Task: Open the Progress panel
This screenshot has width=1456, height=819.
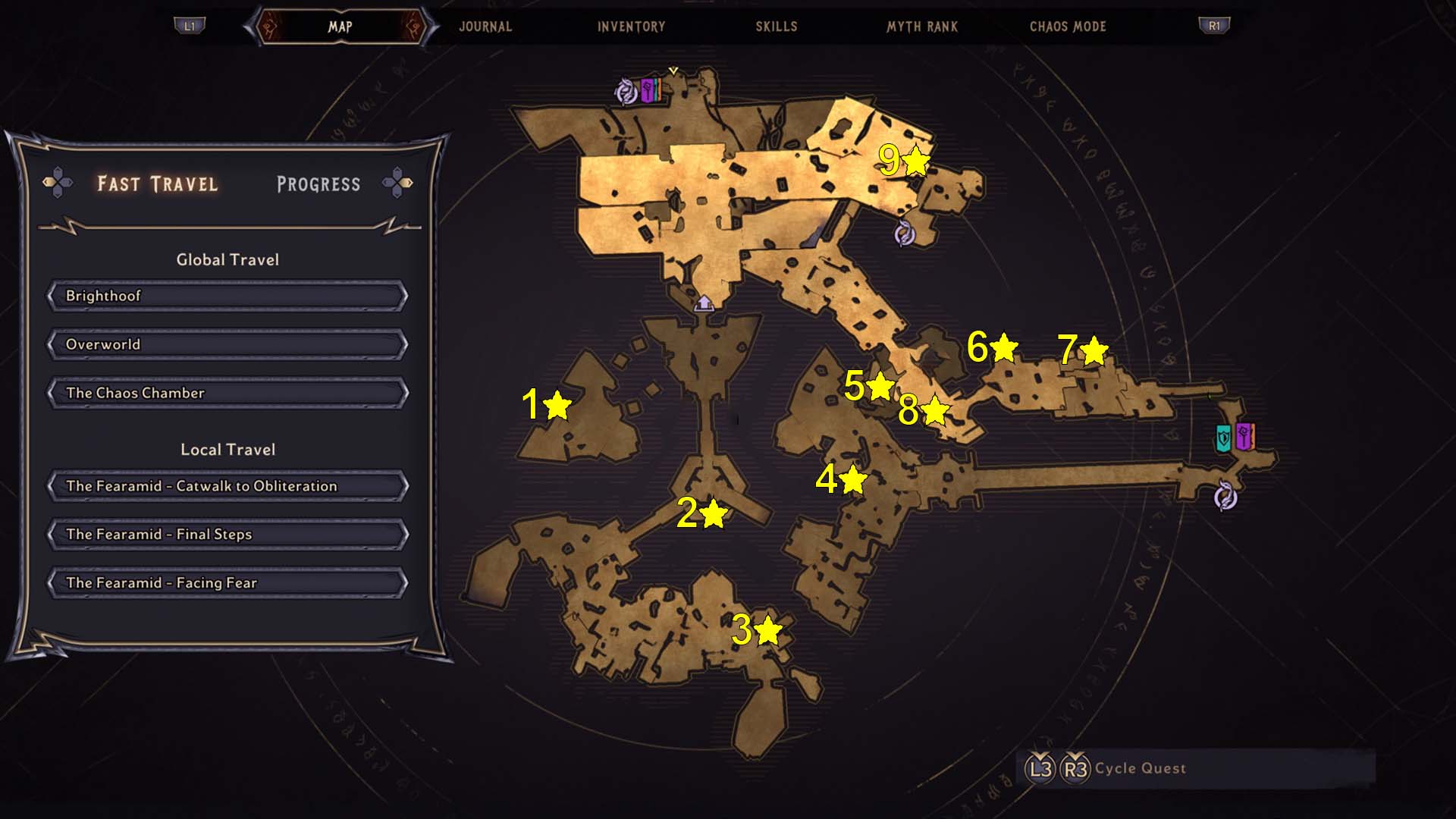Action: coord(319,183)
